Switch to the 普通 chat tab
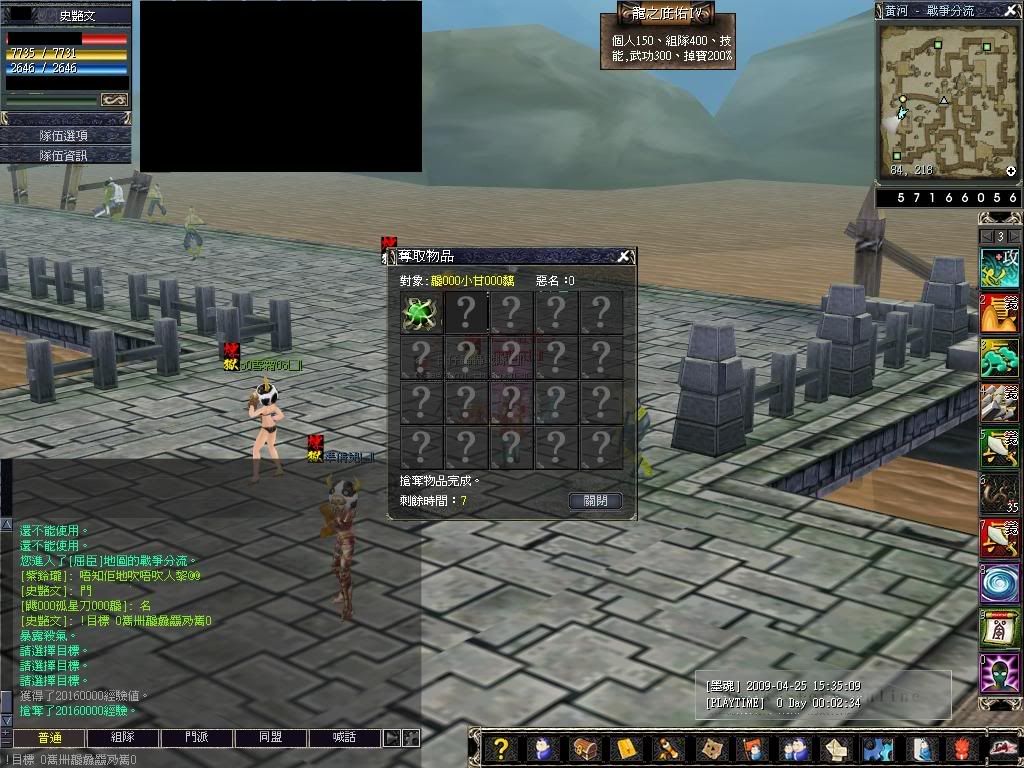Image resolution: width=1024 pixels, height=768 pixels. point(49,738)
